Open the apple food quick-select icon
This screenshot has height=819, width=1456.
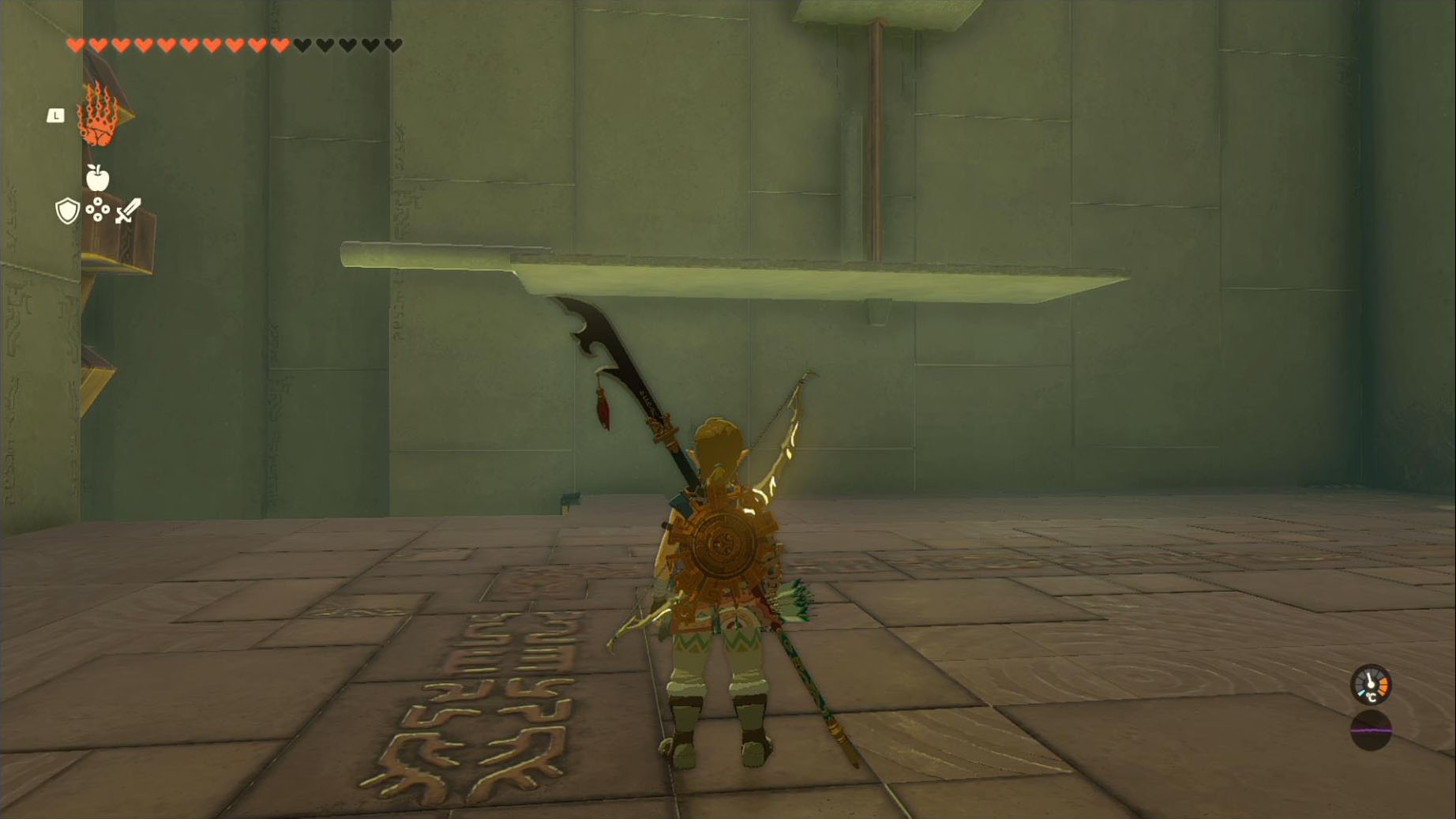click(x=97, y=178)
